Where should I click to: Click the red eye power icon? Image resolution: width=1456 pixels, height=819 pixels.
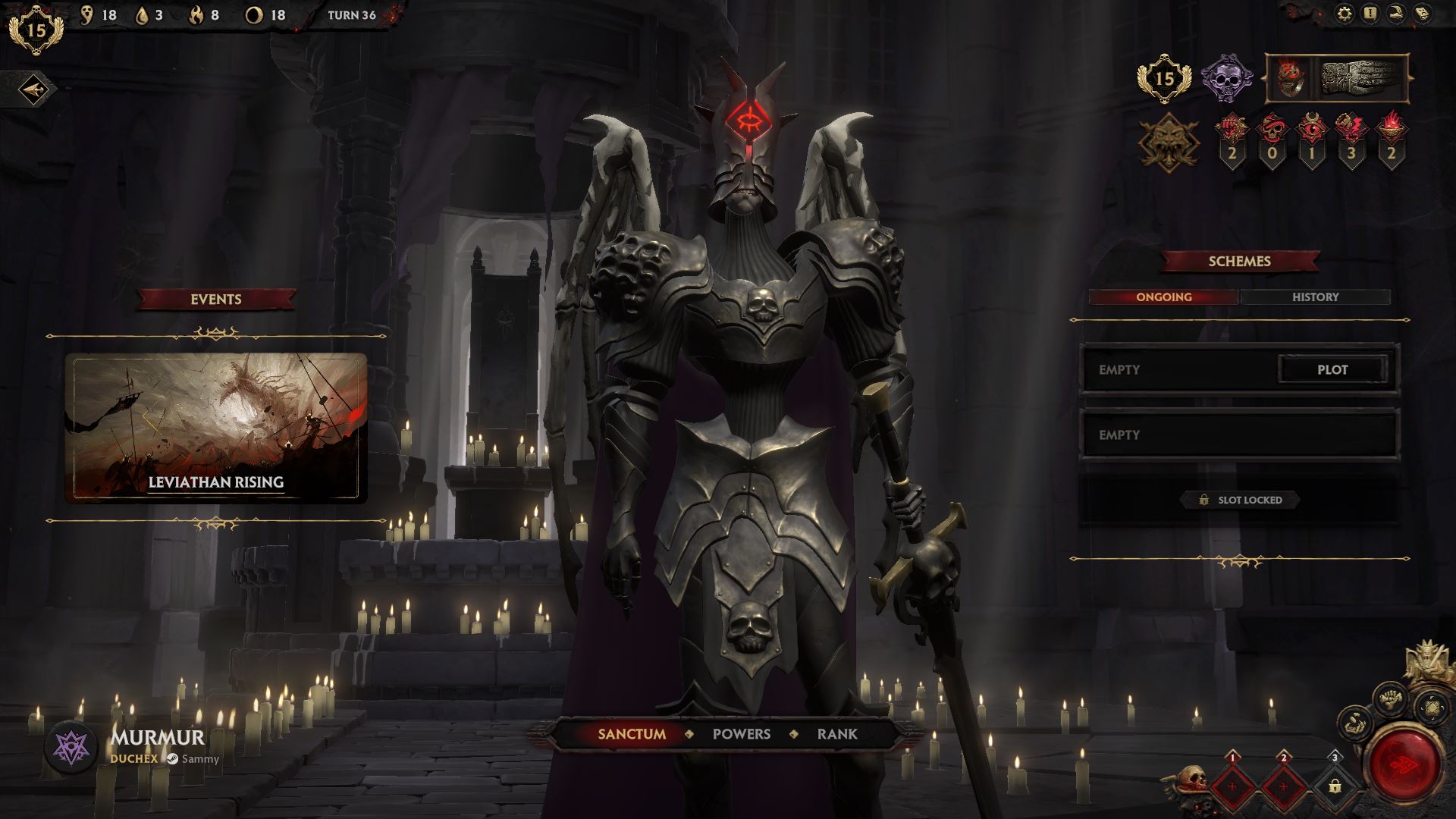click(1311, 129)
